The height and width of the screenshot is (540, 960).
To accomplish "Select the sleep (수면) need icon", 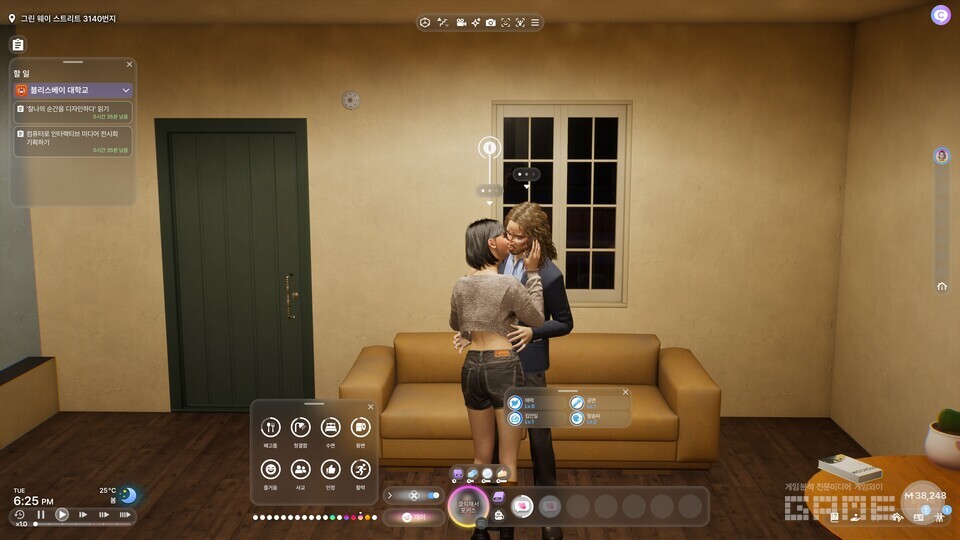I will coord(330,428).
